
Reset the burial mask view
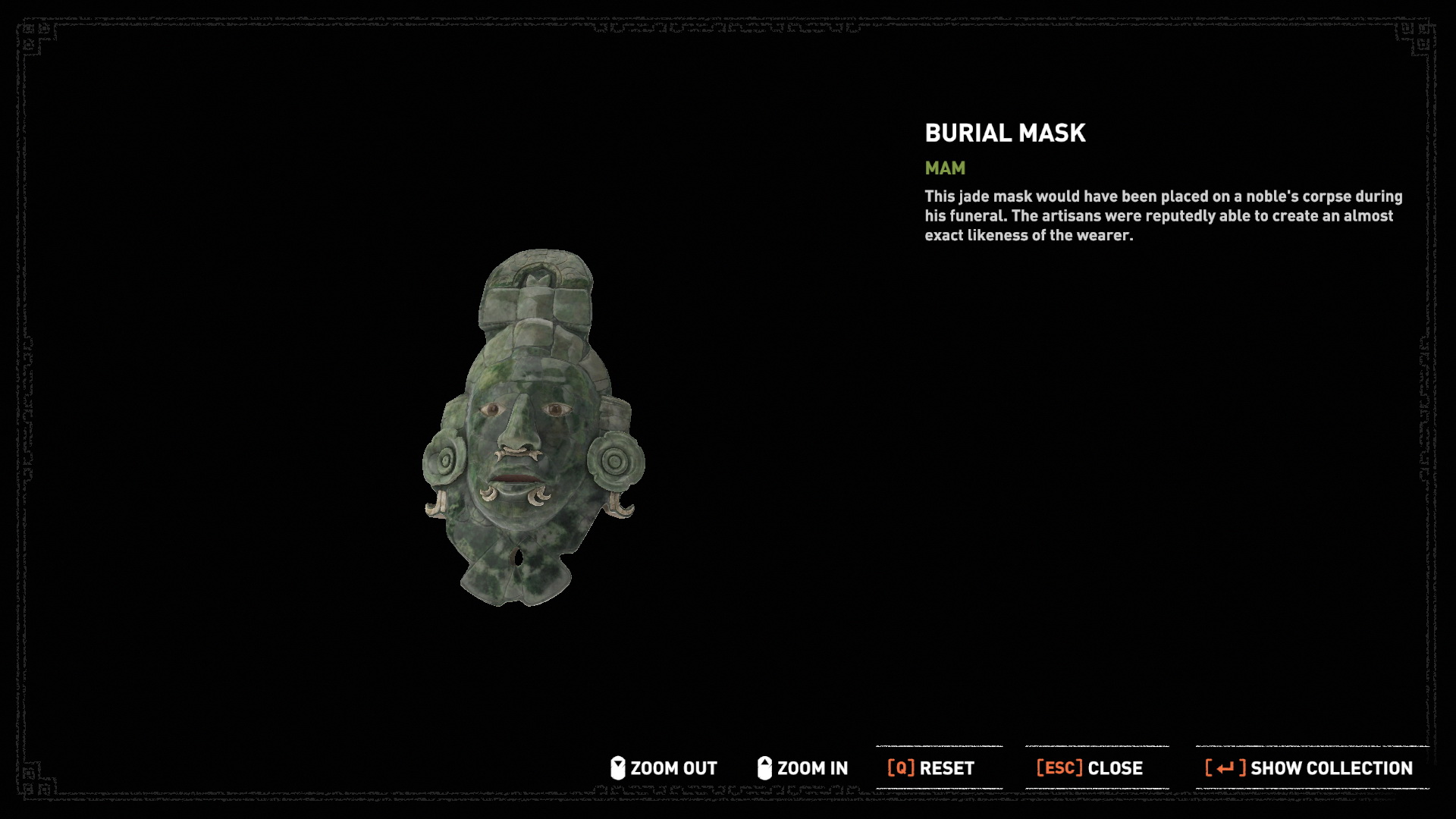tap(931, 768)
